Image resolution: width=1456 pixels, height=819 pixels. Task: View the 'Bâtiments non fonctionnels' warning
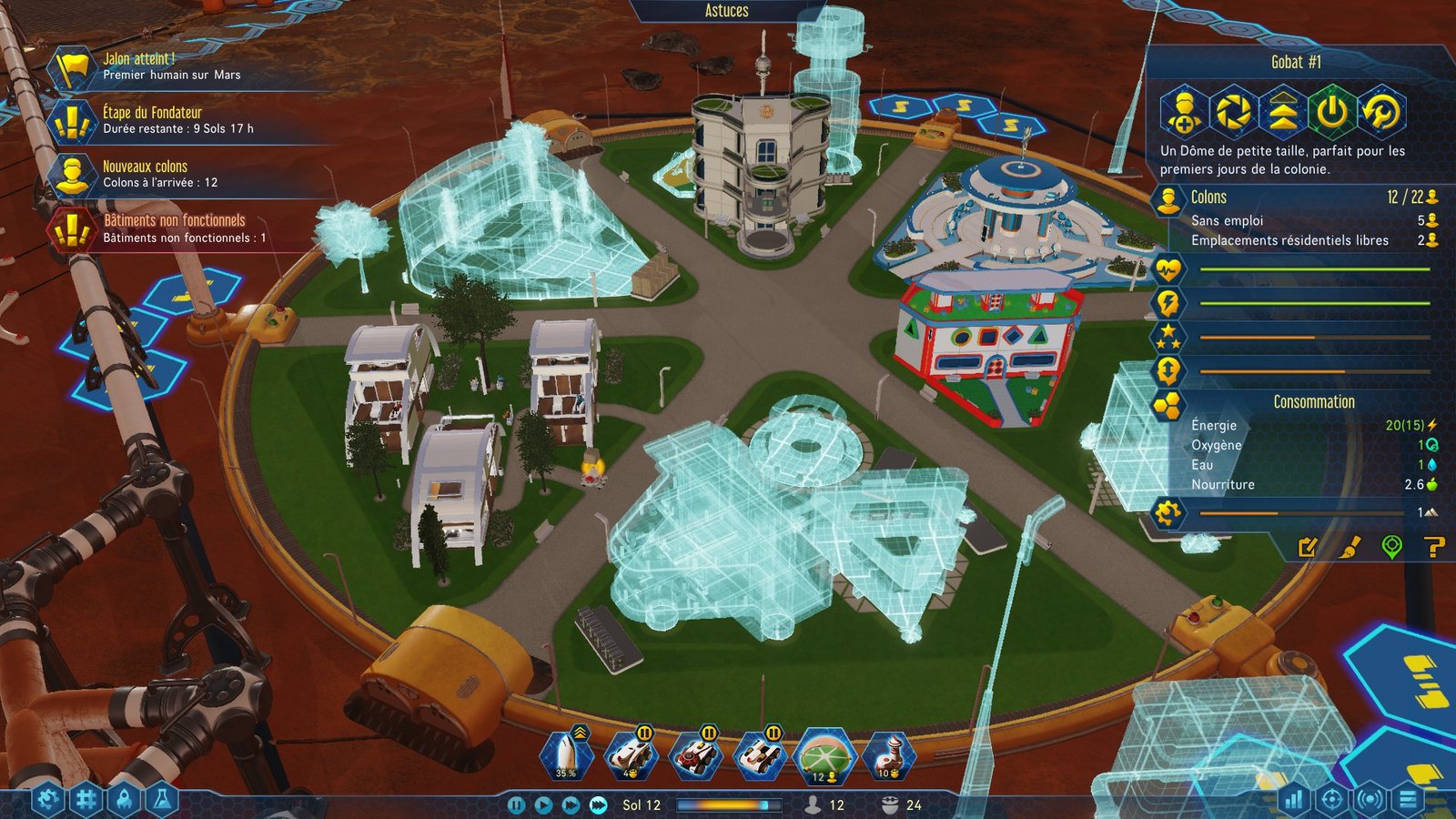(184, 228)
